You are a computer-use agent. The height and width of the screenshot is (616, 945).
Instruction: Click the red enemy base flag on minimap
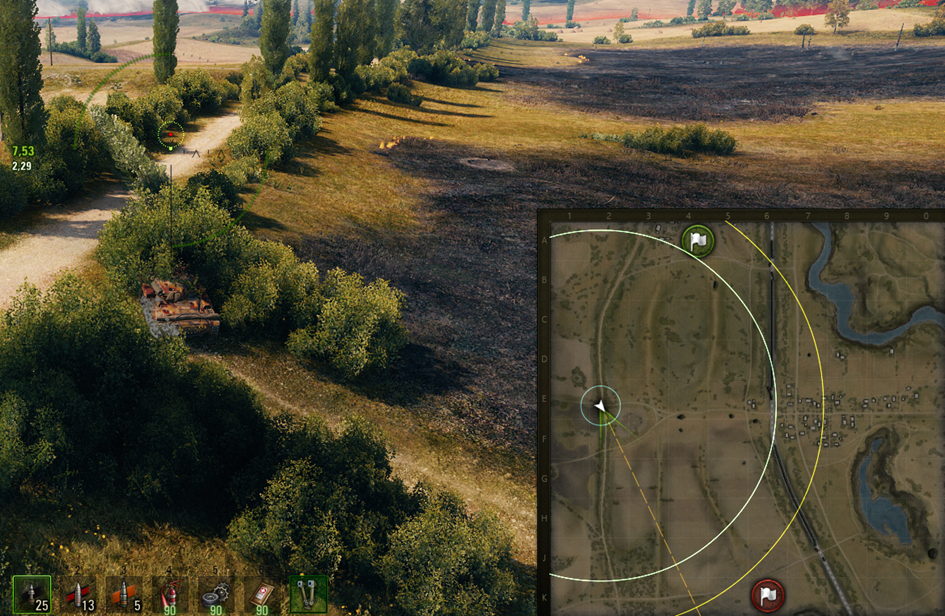tap(767, 595)
